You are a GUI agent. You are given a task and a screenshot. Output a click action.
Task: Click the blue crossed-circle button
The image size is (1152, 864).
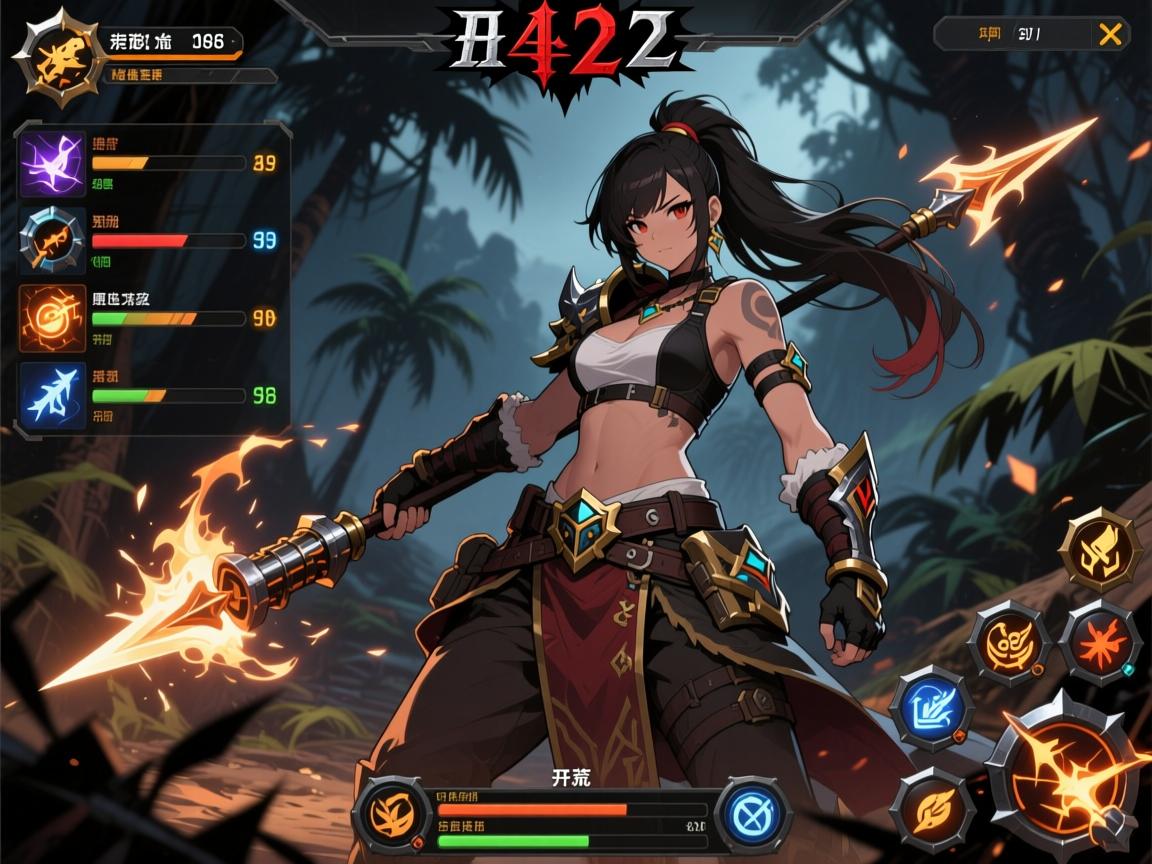[755, 812]
